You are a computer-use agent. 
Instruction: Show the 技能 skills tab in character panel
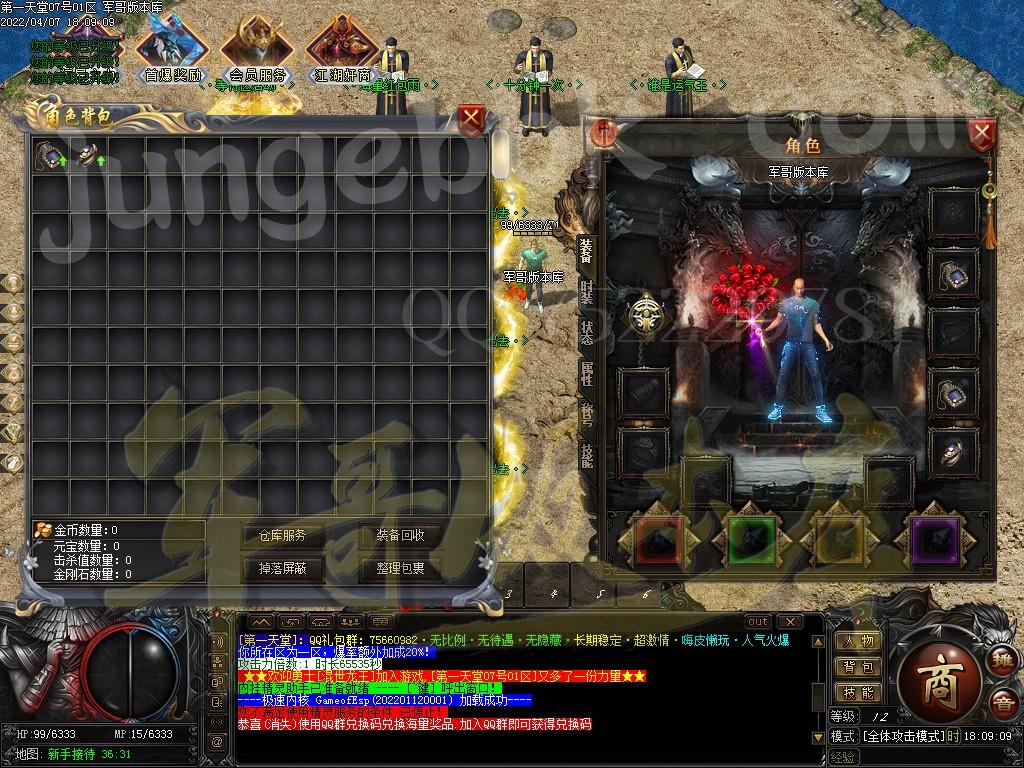(587, 454)
